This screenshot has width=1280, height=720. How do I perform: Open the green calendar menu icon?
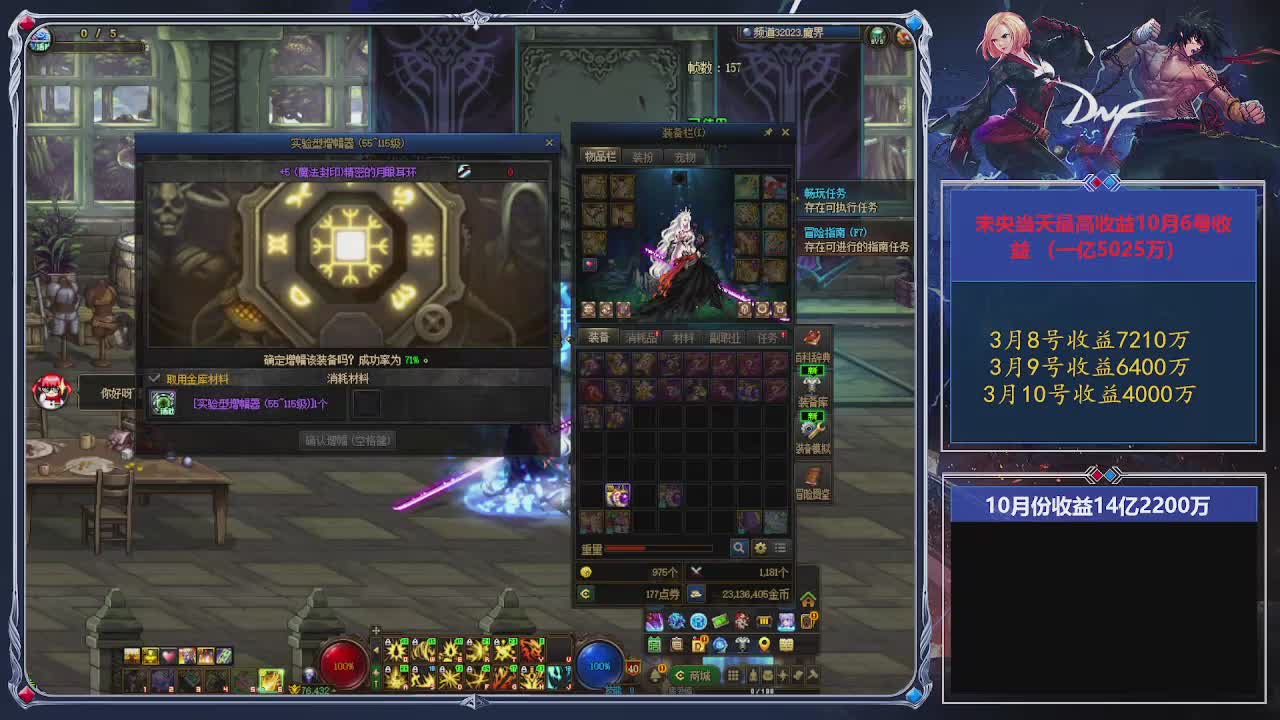[655, 644]
